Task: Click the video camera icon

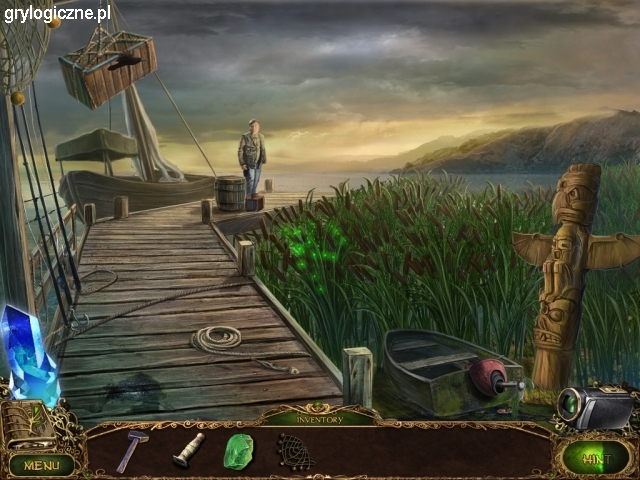Action: coord(595,406)
